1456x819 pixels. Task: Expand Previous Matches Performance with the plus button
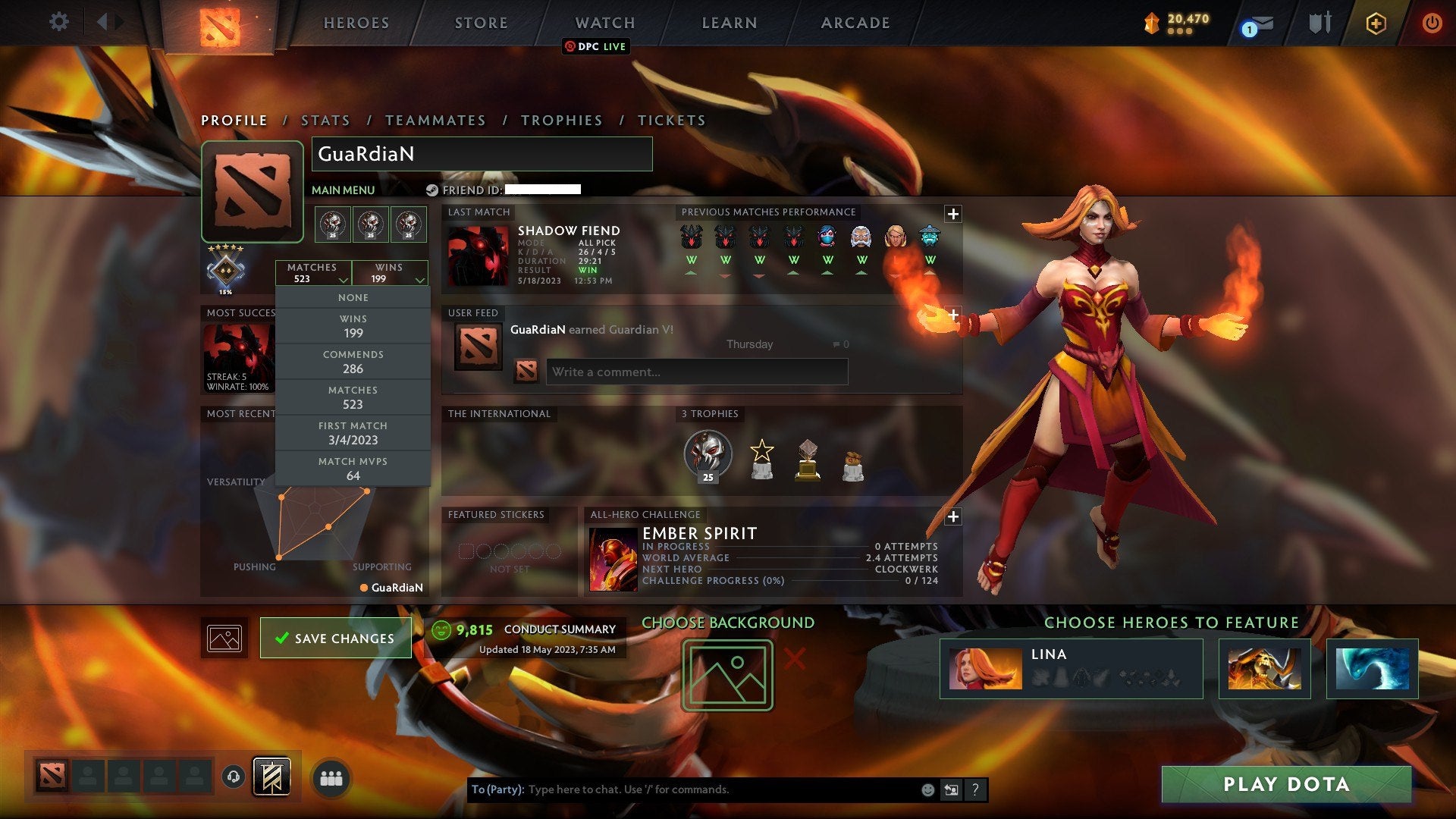pos(954,213)
